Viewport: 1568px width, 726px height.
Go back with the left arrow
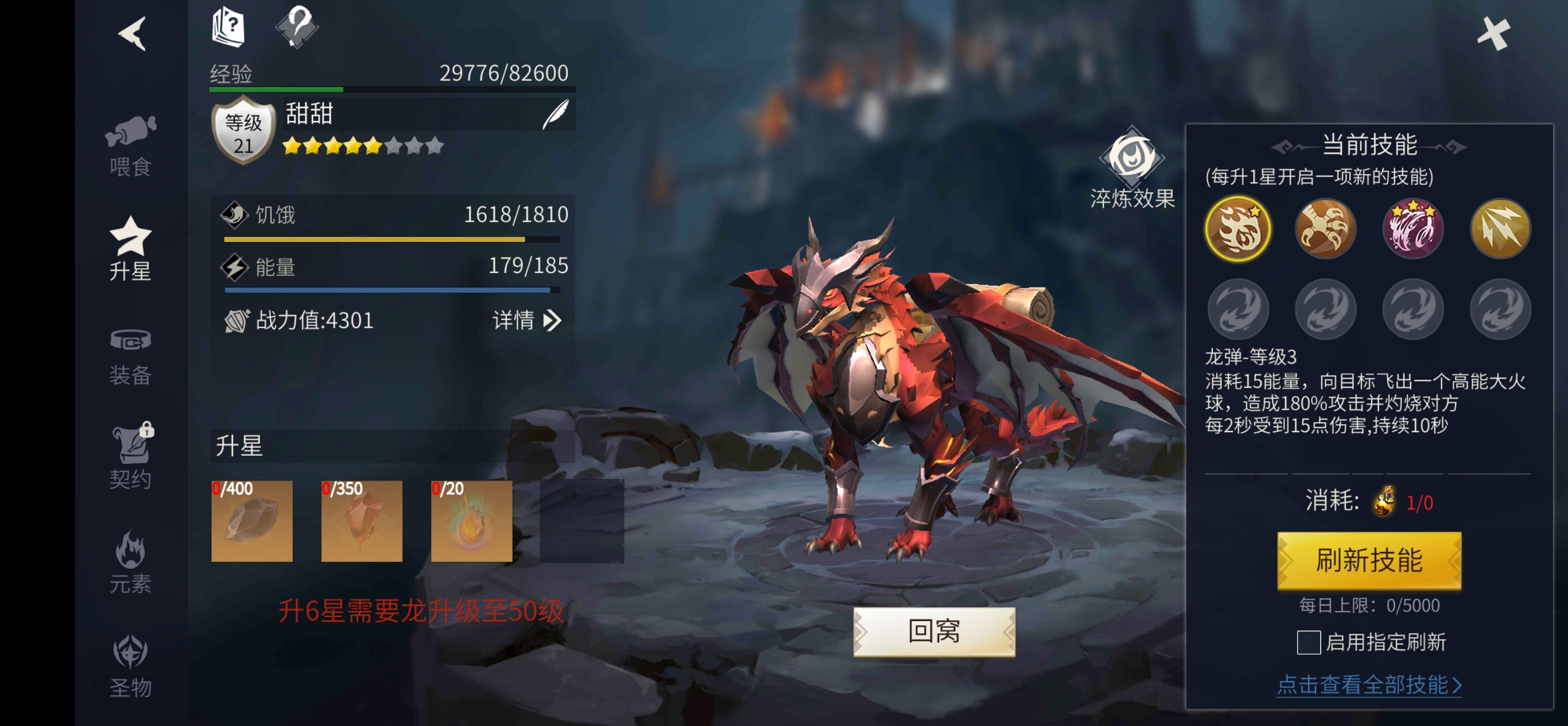click(132, 33)
